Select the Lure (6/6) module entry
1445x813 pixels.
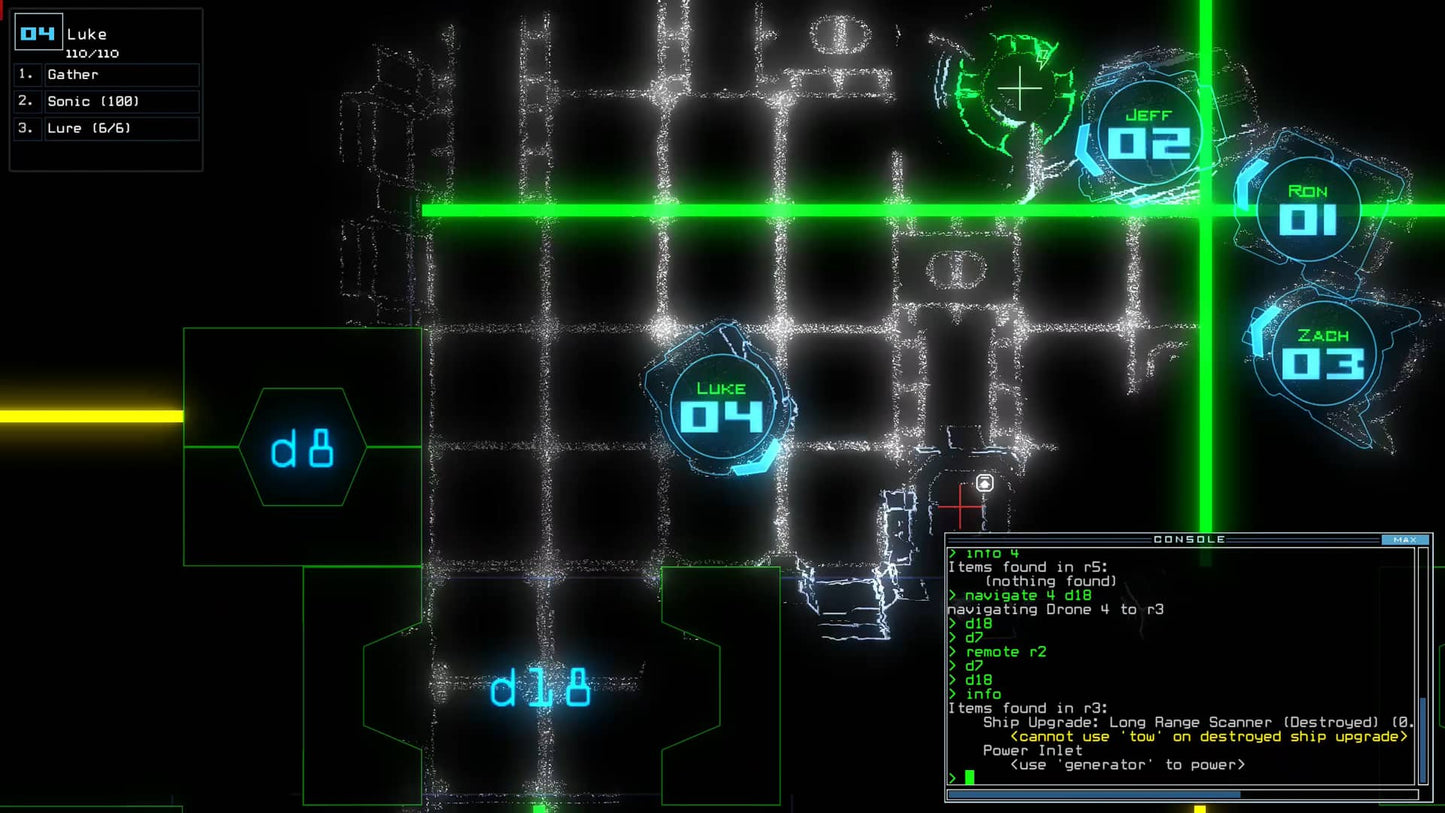click(120, 127)
